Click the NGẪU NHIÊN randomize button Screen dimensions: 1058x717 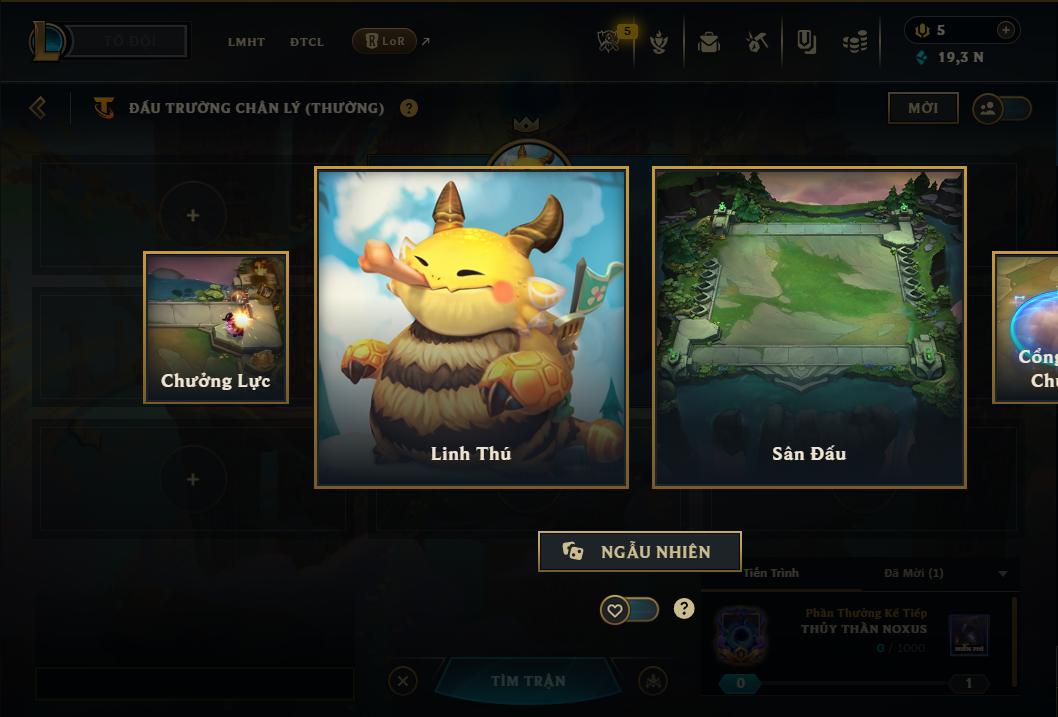pos(639,551)
